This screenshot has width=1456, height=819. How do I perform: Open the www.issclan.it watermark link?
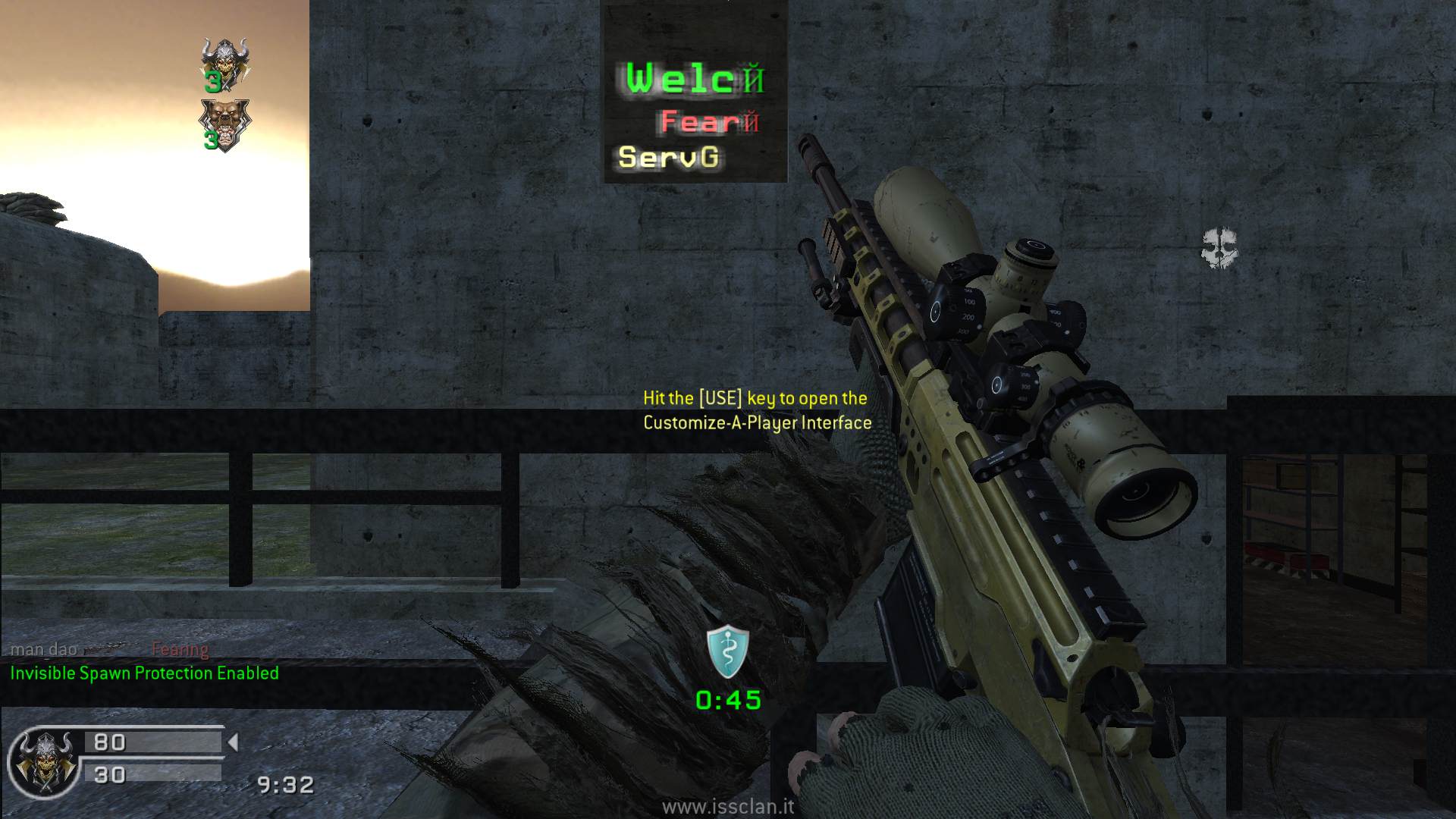[x=728, y=806]
